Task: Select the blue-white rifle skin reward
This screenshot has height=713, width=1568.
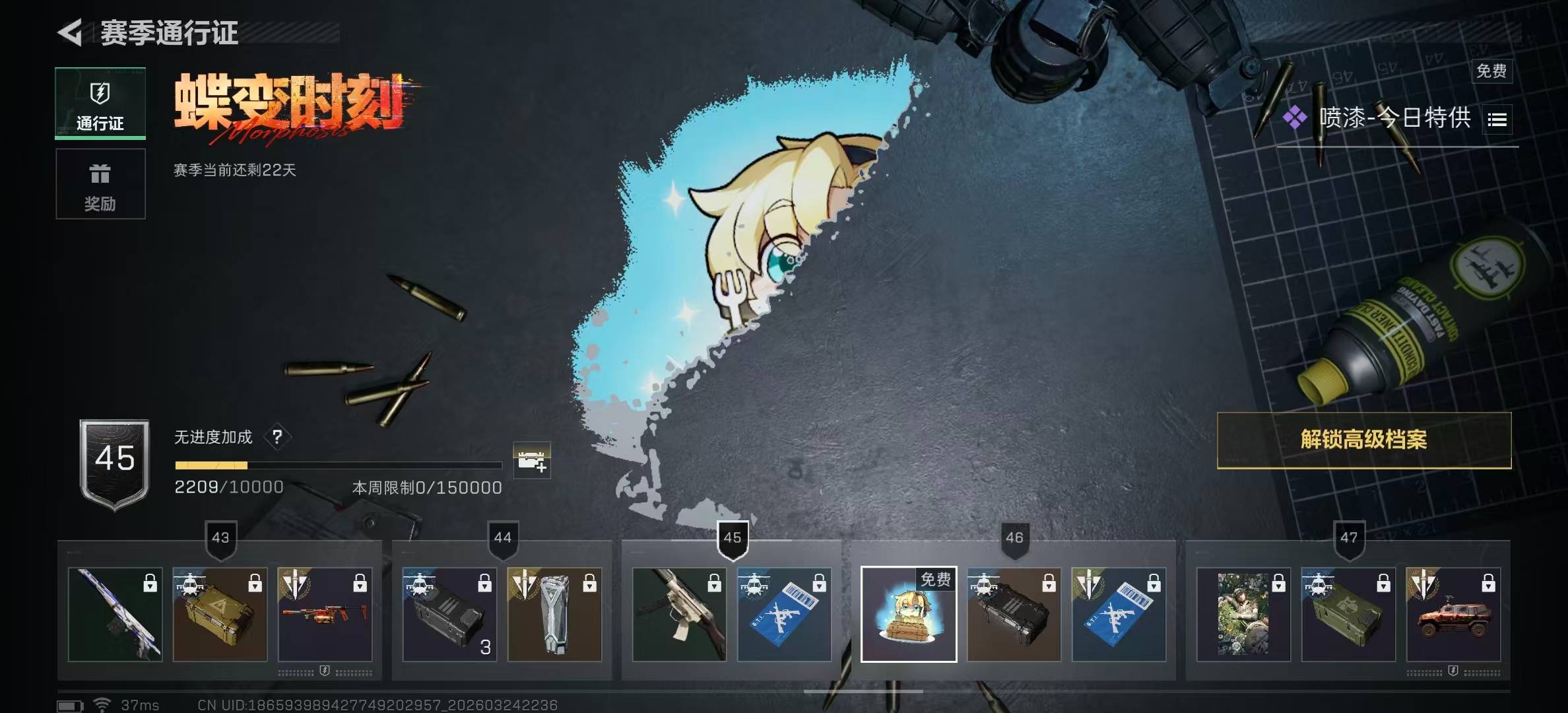Action: (115, 614)
